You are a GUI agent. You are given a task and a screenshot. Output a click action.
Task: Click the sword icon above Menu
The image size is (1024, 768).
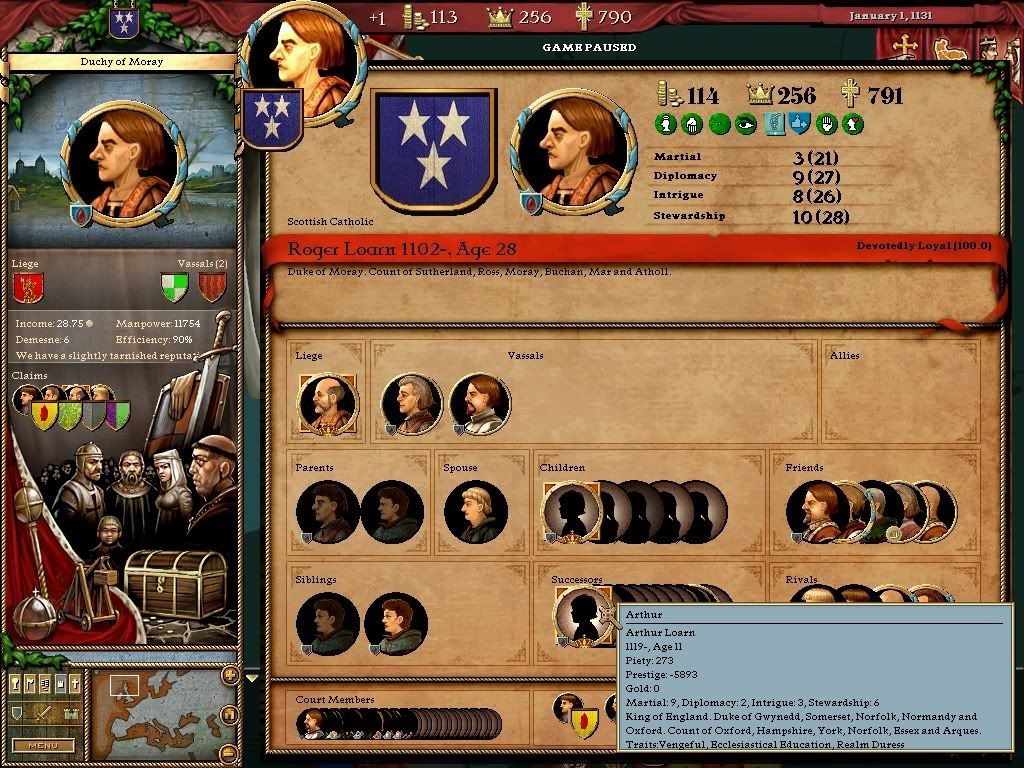coord(44,714)
